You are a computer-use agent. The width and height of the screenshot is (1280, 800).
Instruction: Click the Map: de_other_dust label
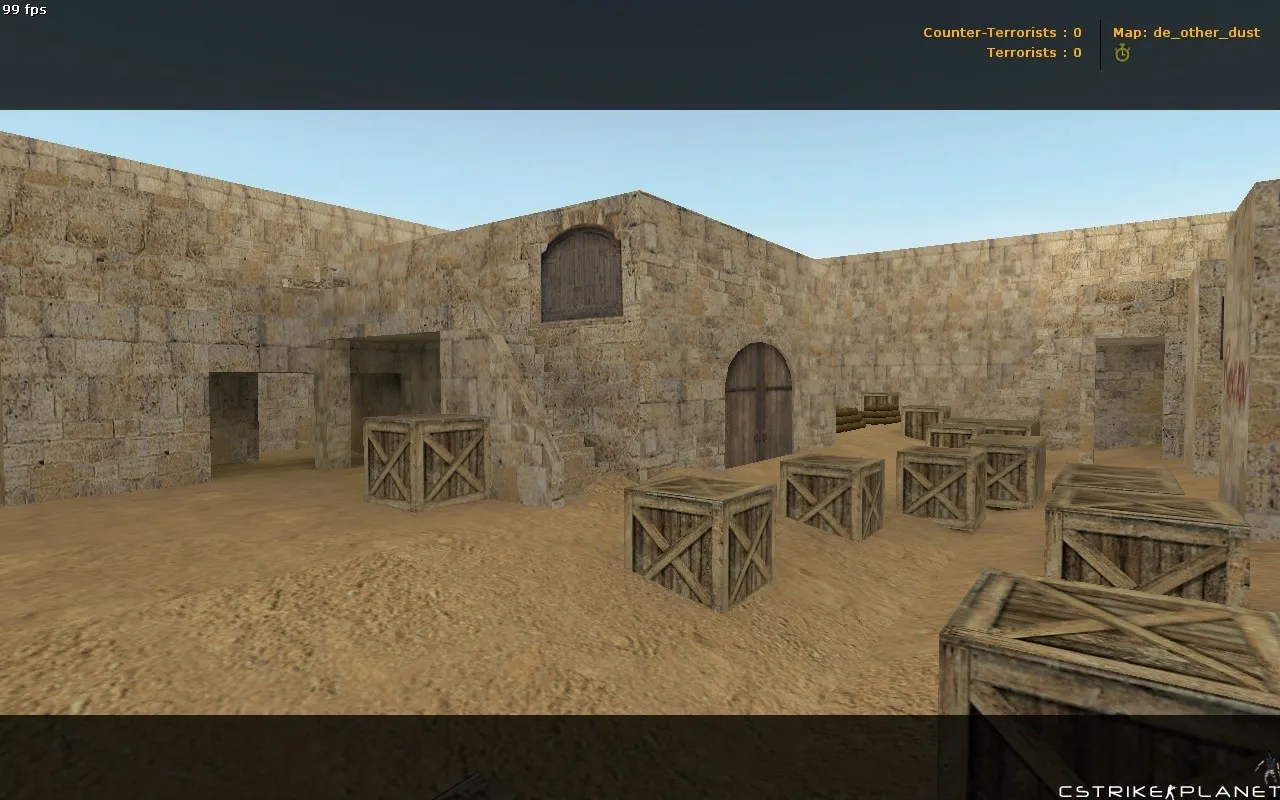(x=1186, y=31)
